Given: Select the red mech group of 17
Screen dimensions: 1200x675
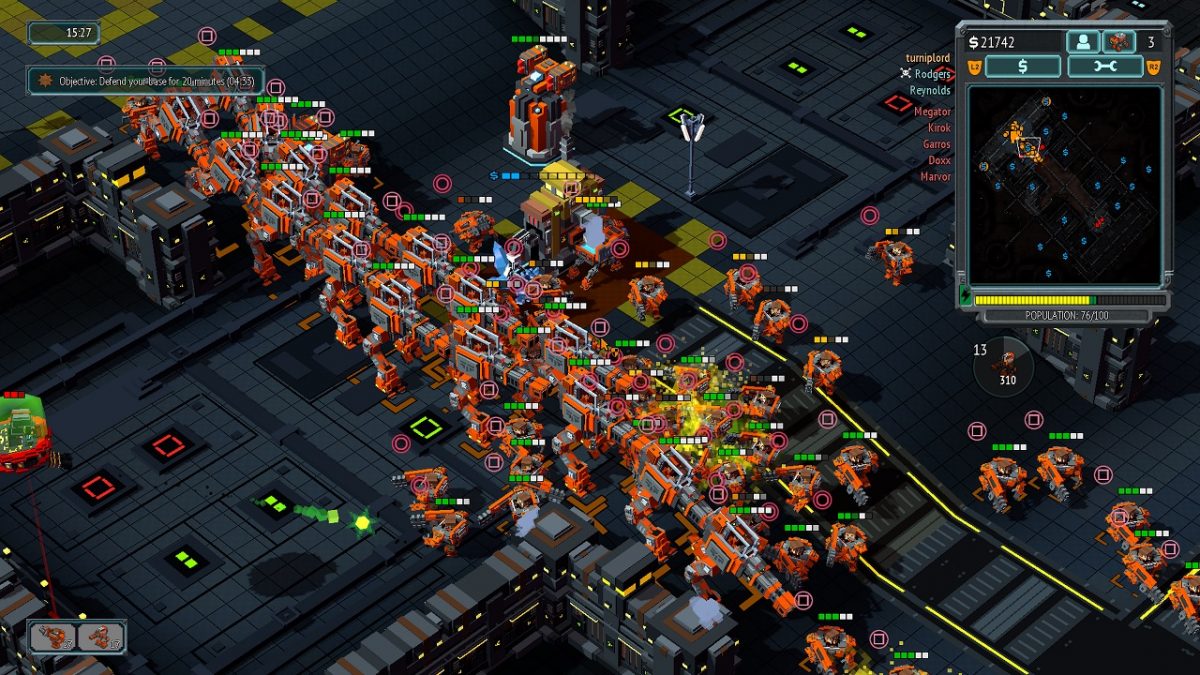Looking at the screenshot, I should point(100,636).
